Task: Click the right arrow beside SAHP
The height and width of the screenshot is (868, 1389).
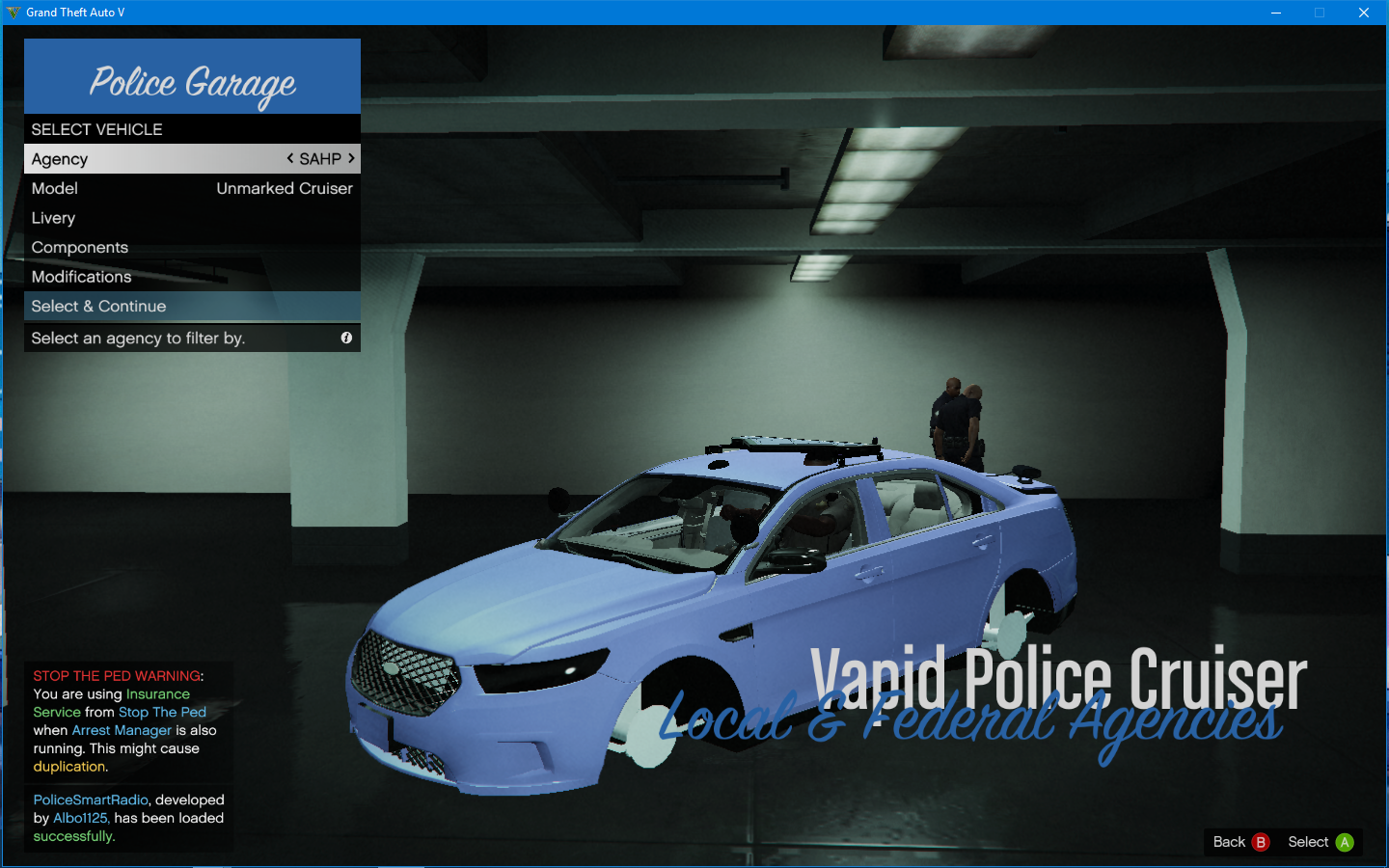Action: (351, 158)
